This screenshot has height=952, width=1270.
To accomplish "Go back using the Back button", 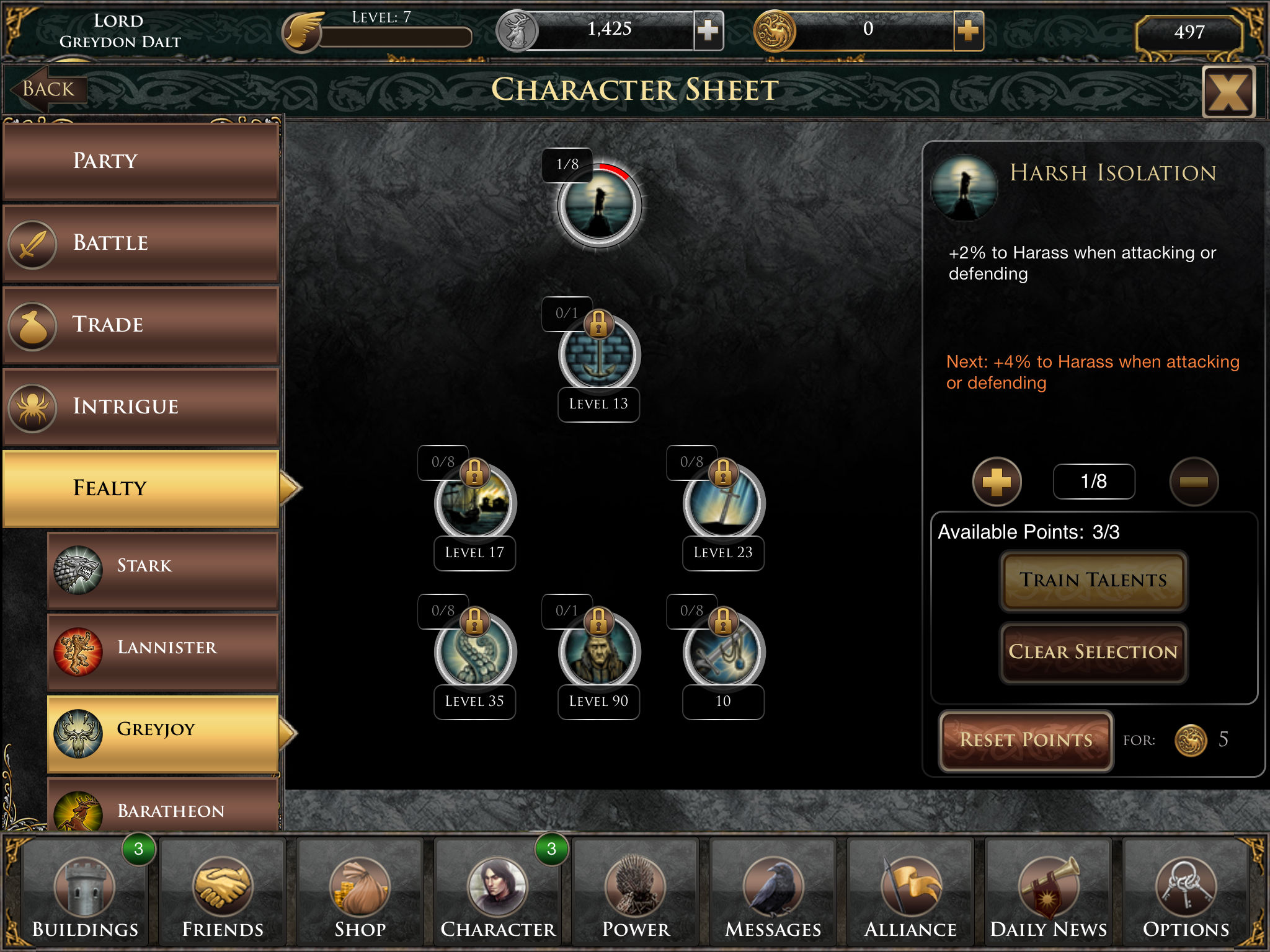I will point(48,89).
